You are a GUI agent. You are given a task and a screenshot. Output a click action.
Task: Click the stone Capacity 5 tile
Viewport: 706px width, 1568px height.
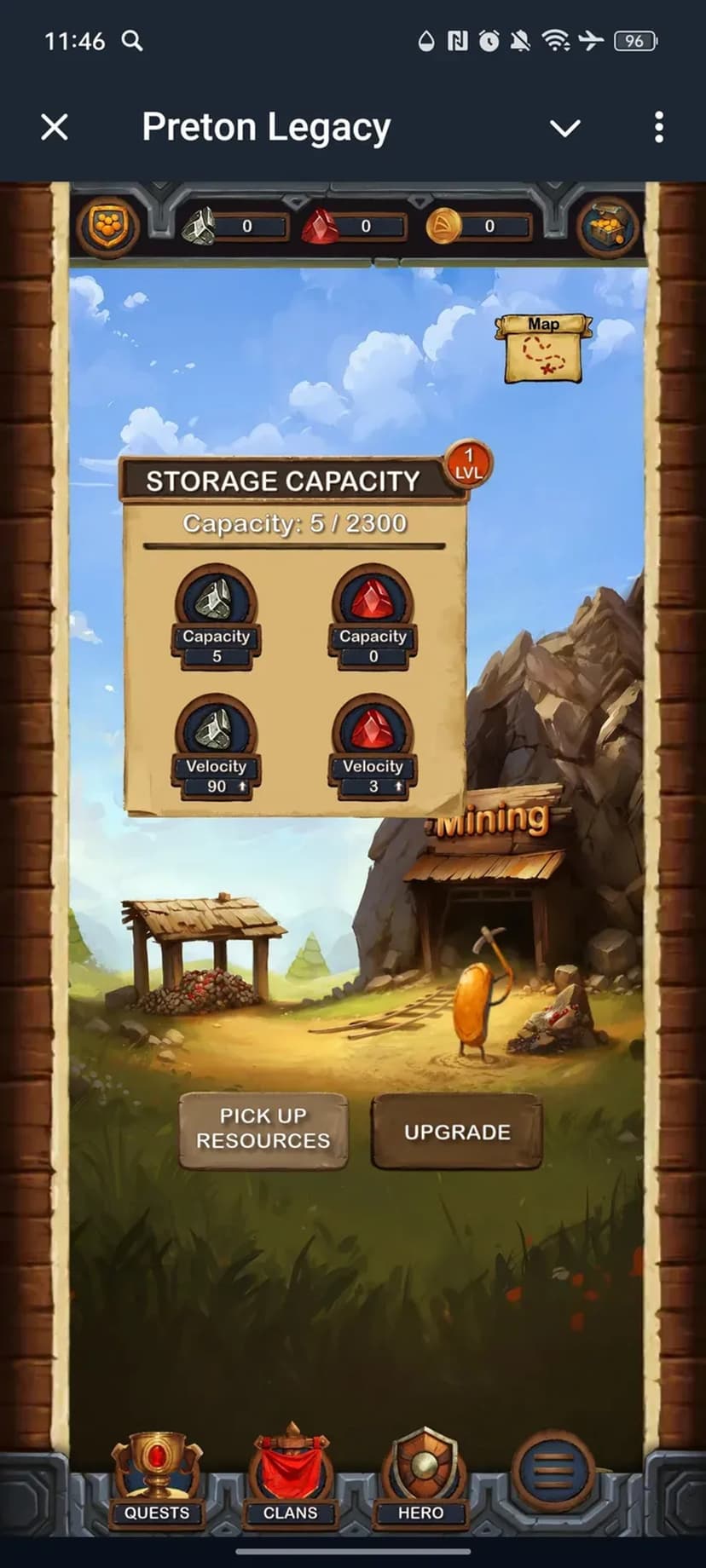tap(217, 617)
